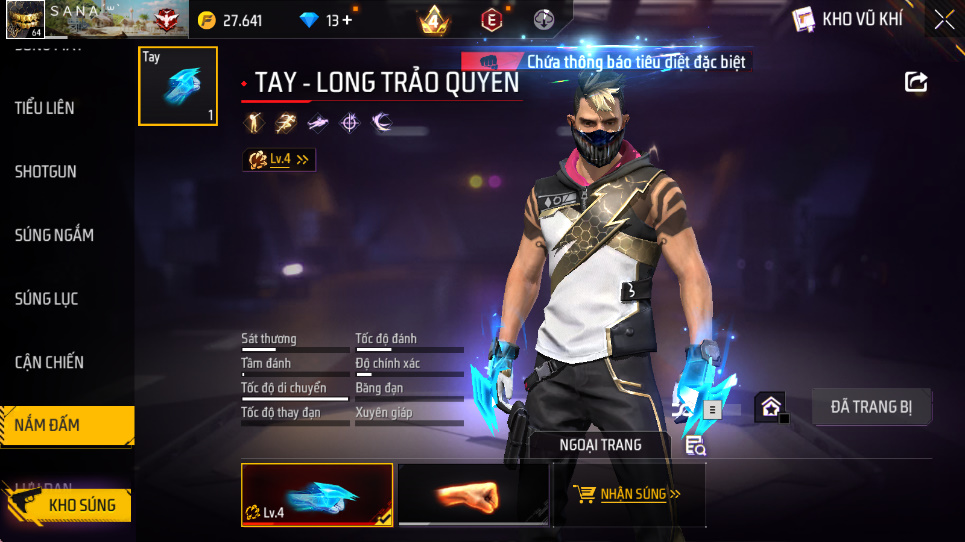This screenshot has width=965, height=542.
Task: Open the gold rank 4 badge
Action: (x=434, y=20)
